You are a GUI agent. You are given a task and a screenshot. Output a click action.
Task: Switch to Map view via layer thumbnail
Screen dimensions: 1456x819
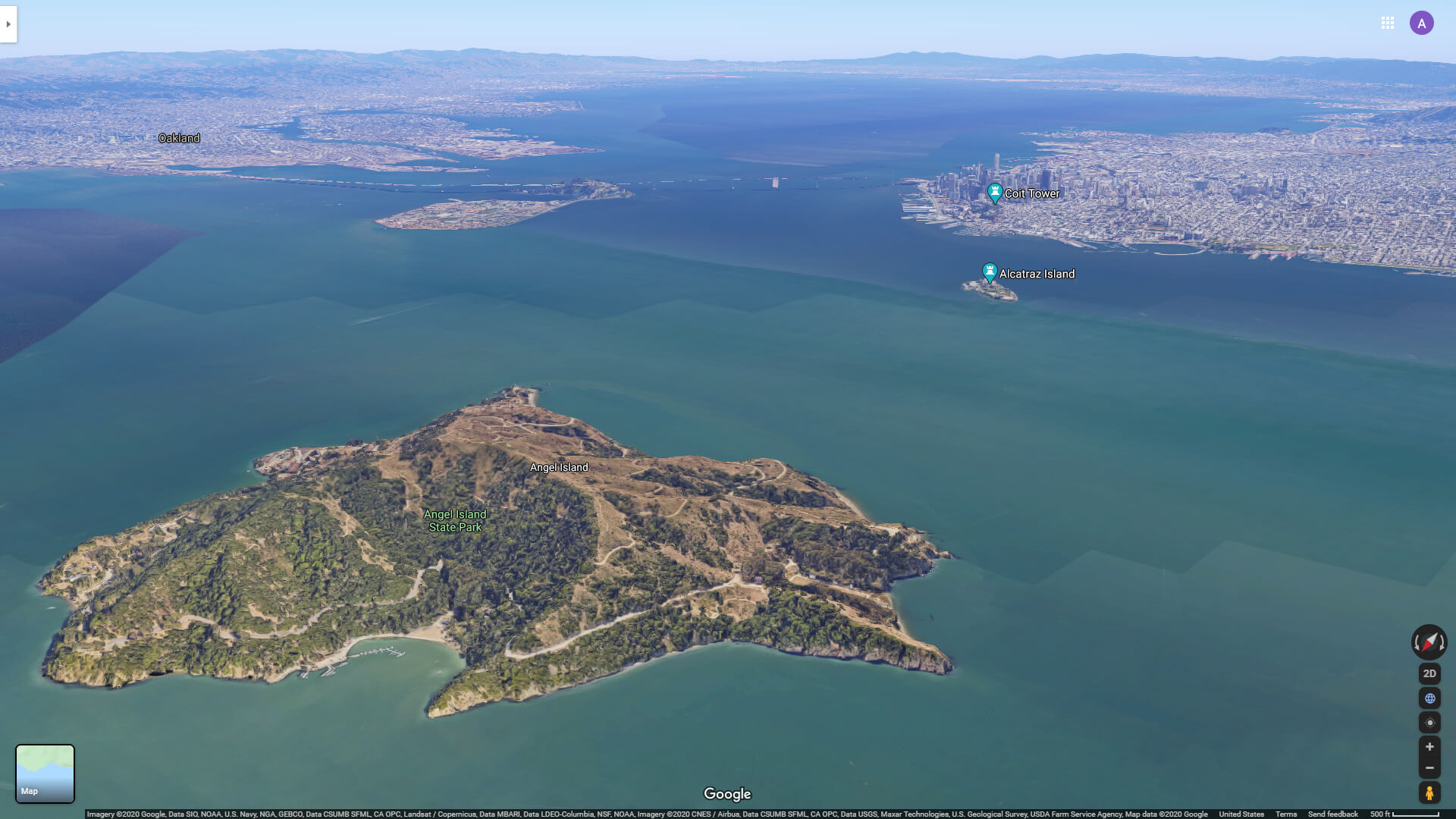tap(45, 773)
